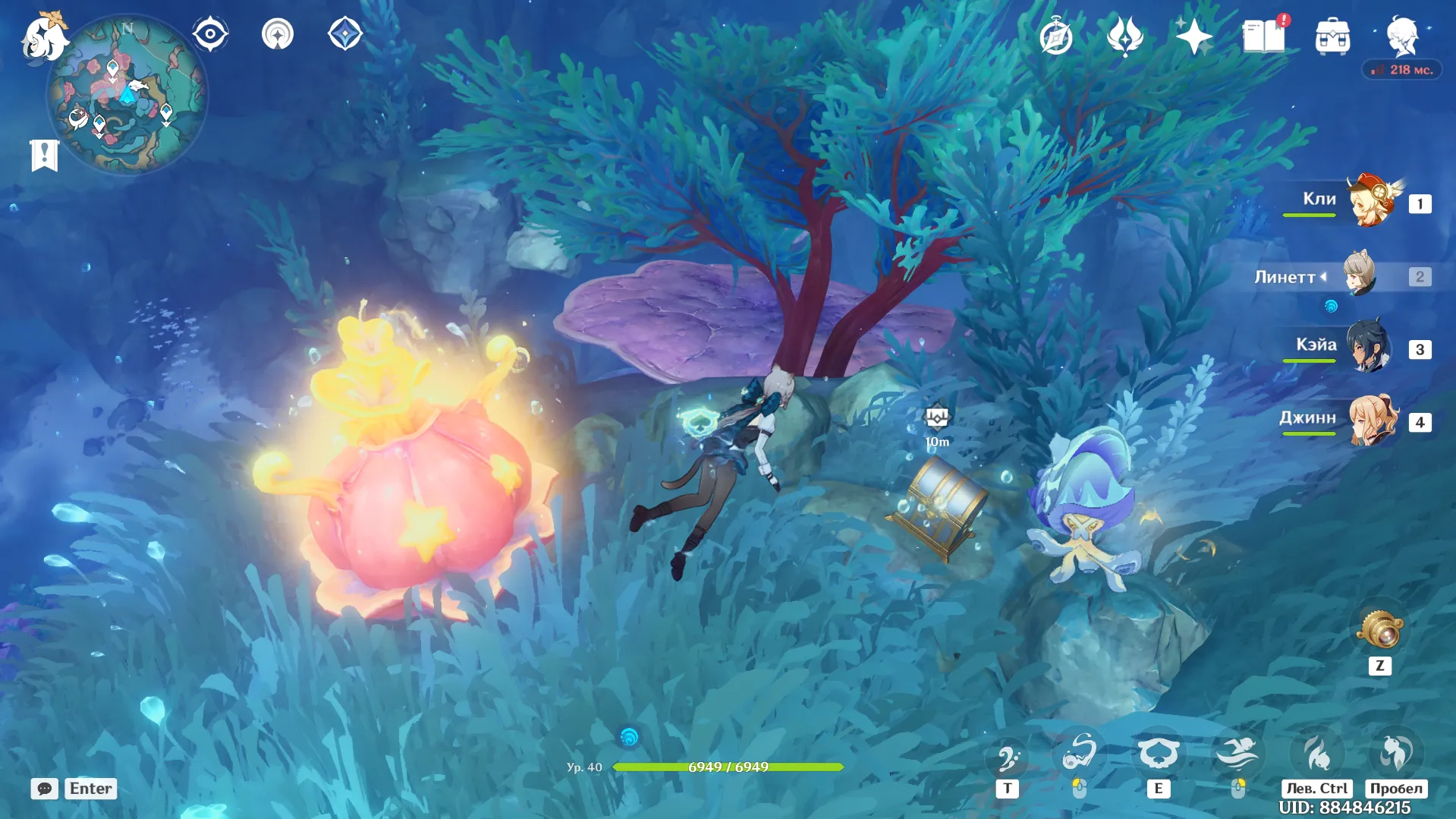Open the quest bookmark with exclamation mark
1456x819 pixels.
(x=44, y=155)
